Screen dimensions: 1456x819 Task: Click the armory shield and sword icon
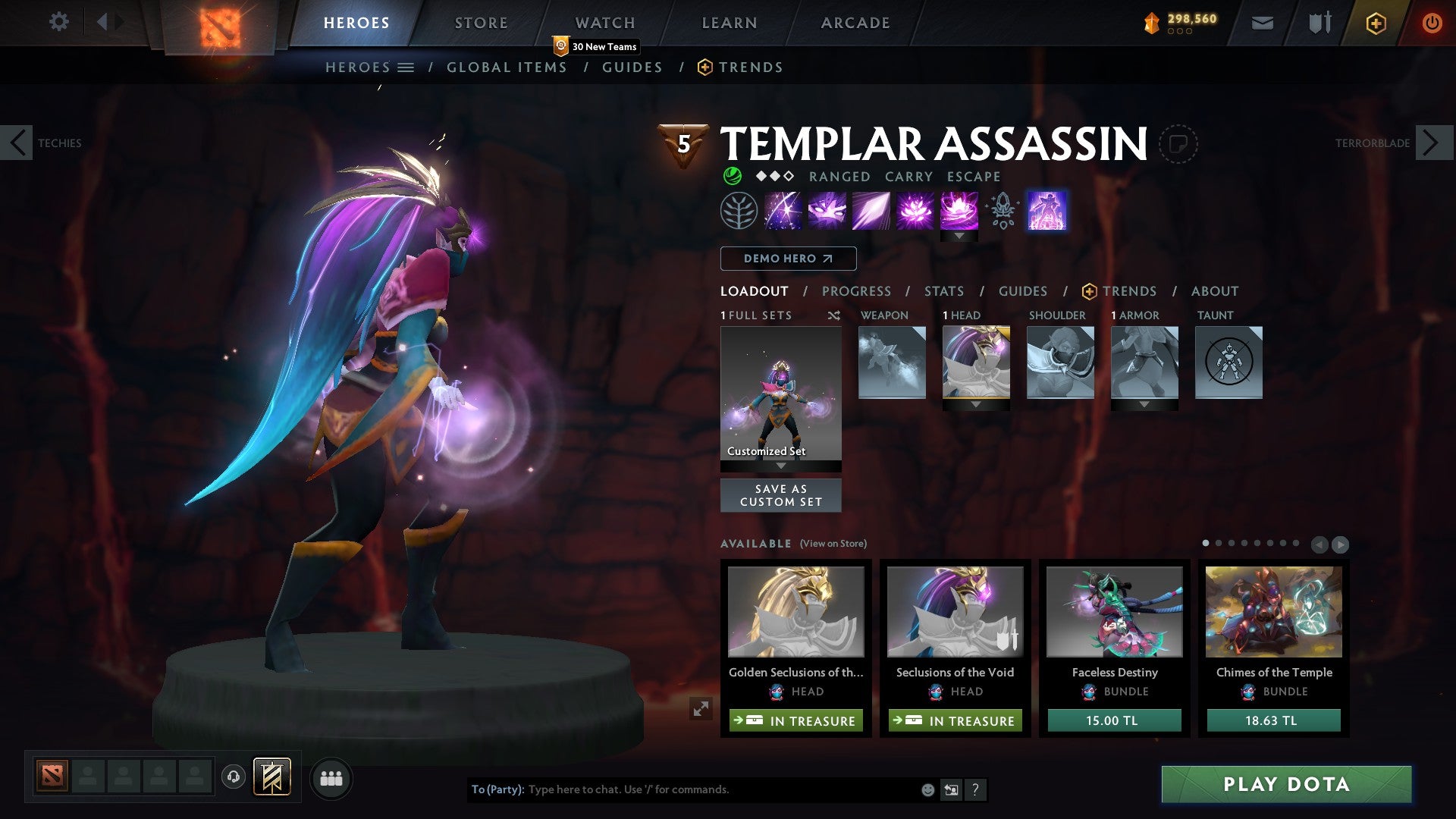tap(1319, 23)
